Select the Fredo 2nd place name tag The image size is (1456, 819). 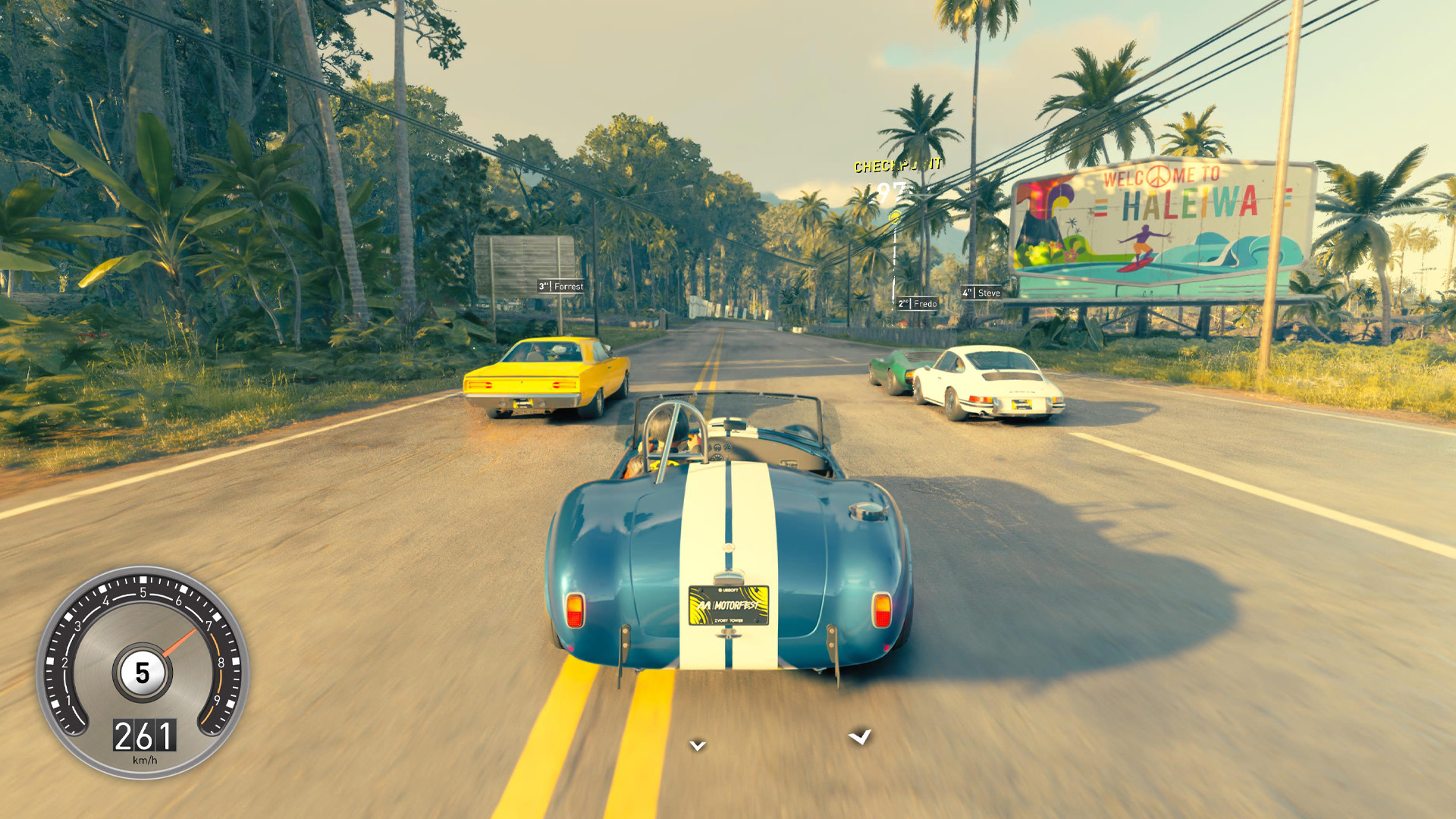coord(918,303)
